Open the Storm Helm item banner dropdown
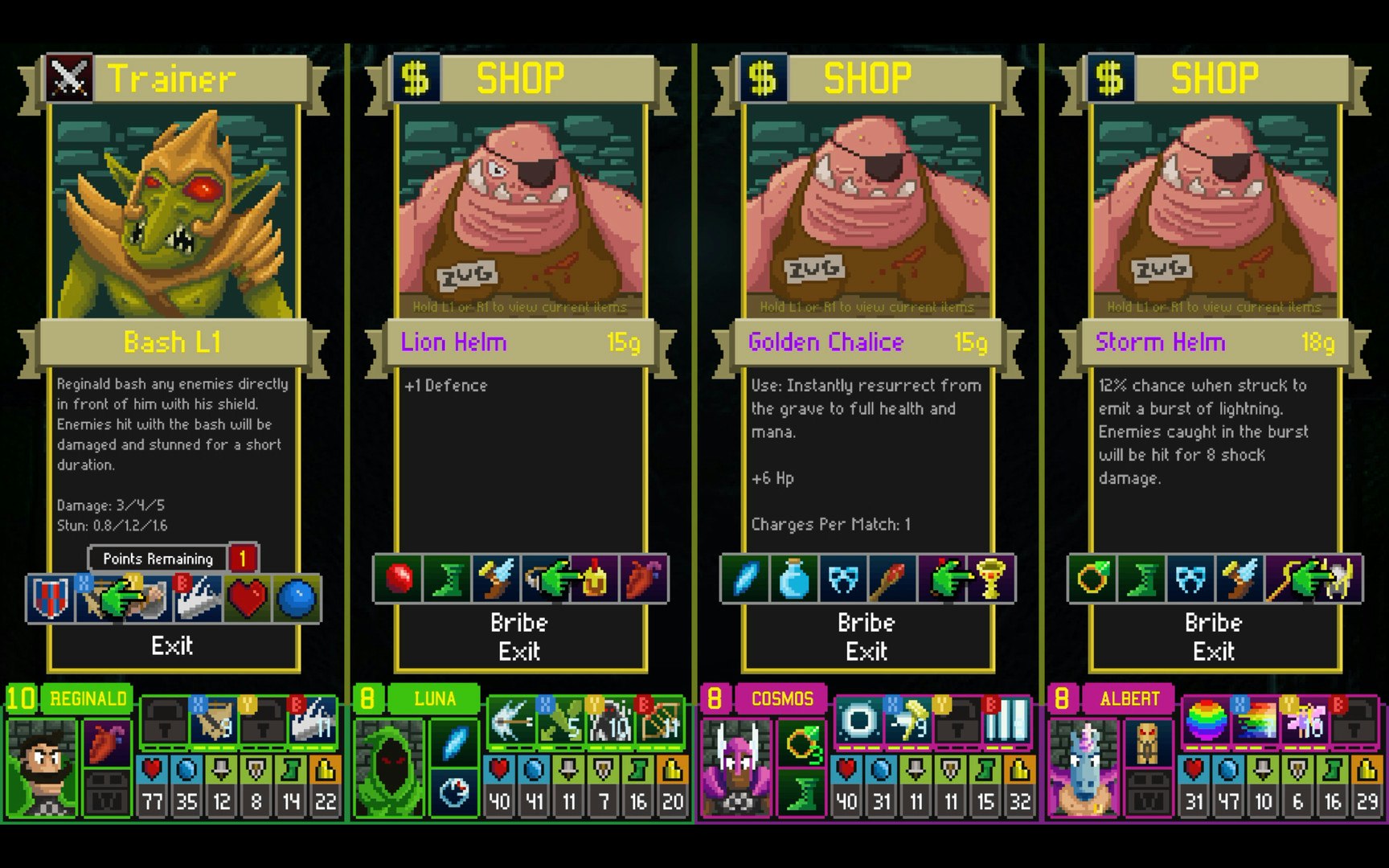The height and width of the screenshot is (868, 1389). pyautogui.click(x=1212, y=342)
